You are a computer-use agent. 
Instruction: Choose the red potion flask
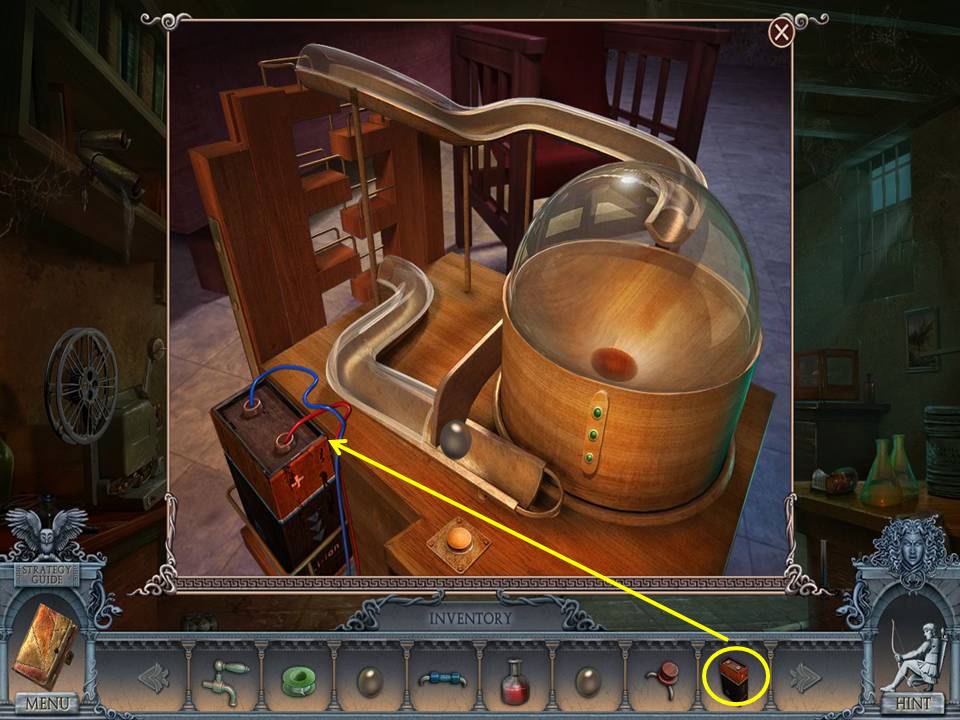[x=514, y=681]
